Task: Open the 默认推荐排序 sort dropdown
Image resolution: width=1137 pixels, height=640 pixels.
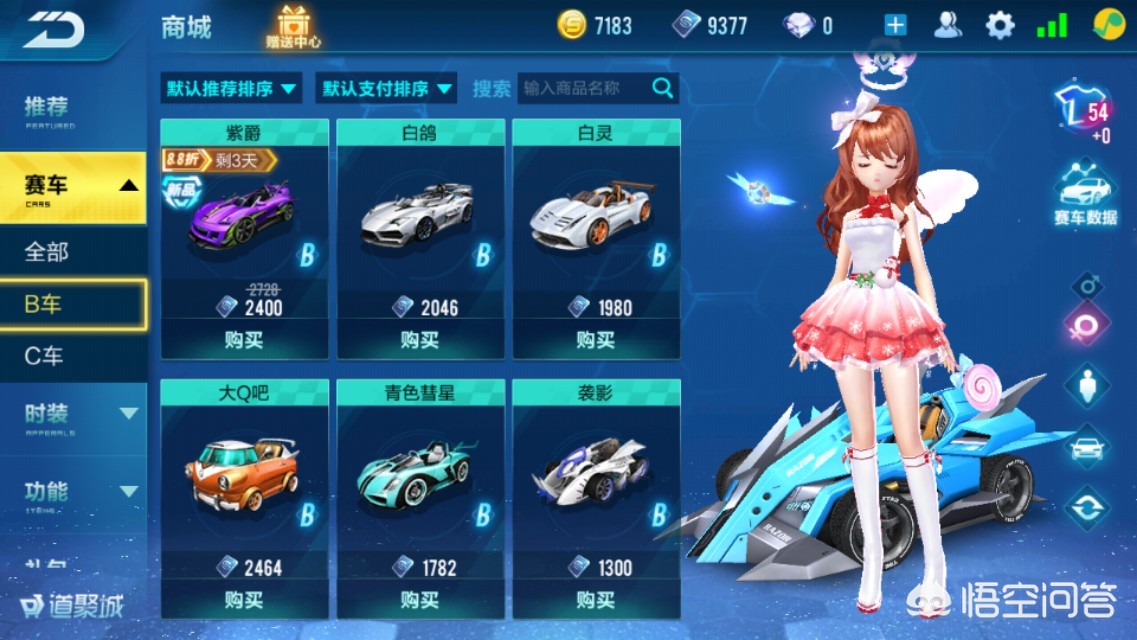Action: (231, 89)
